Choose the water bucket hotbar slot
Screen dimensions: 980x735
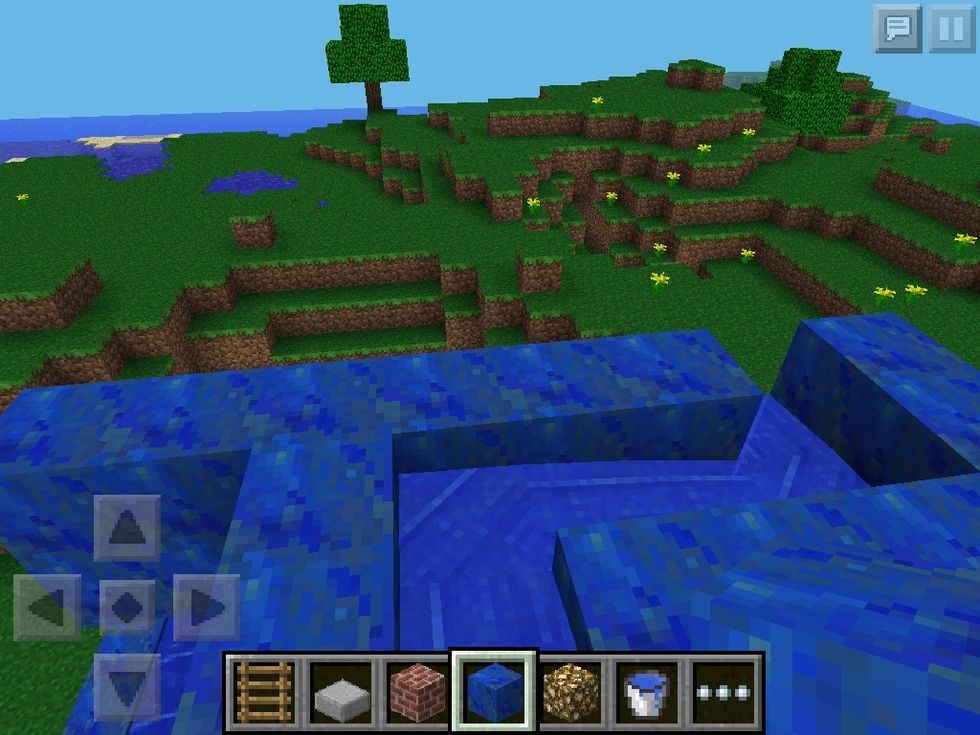click(648, 691)
